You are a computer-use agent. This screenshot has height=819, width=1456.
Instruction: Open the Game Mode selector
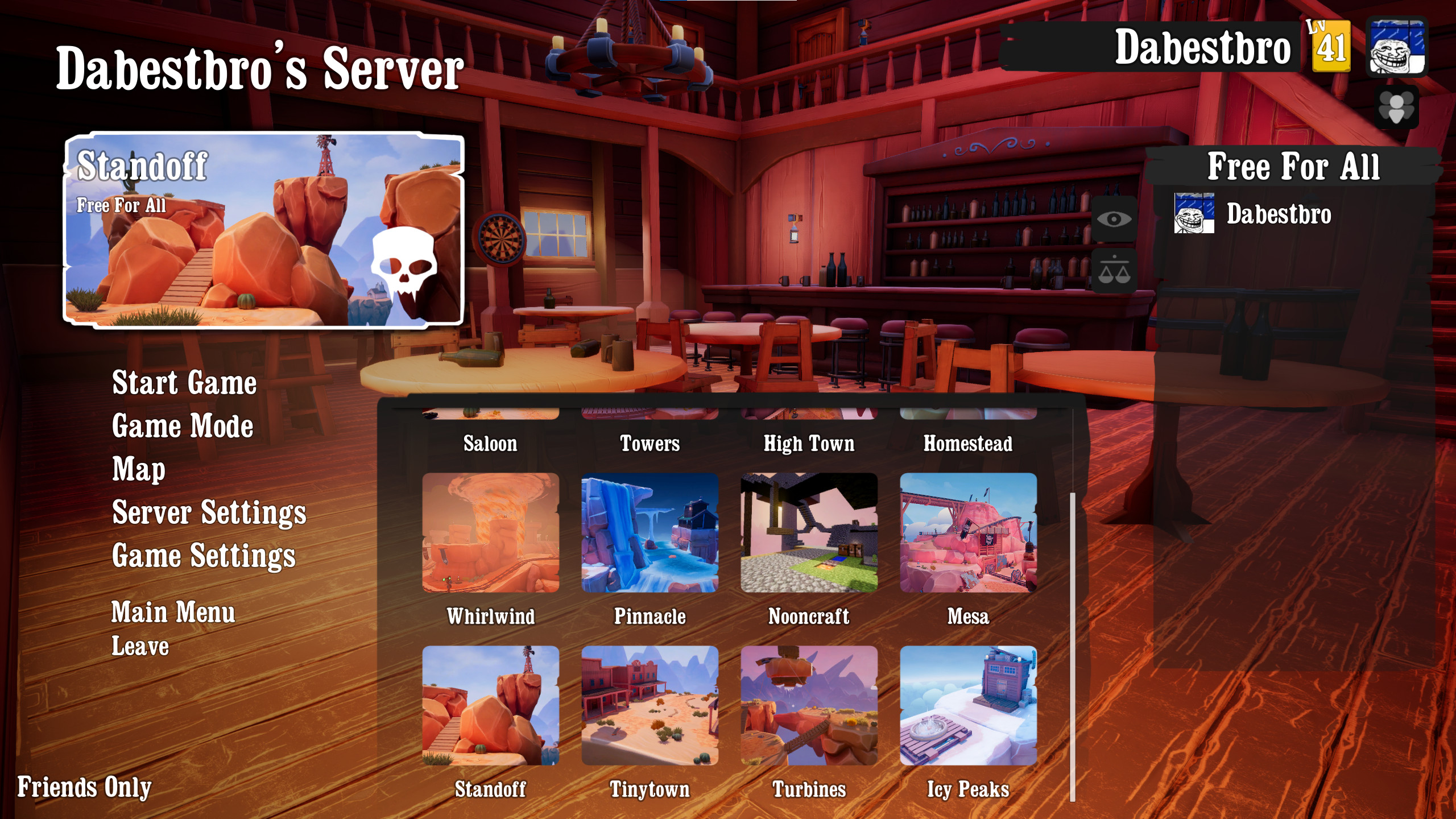183,427
